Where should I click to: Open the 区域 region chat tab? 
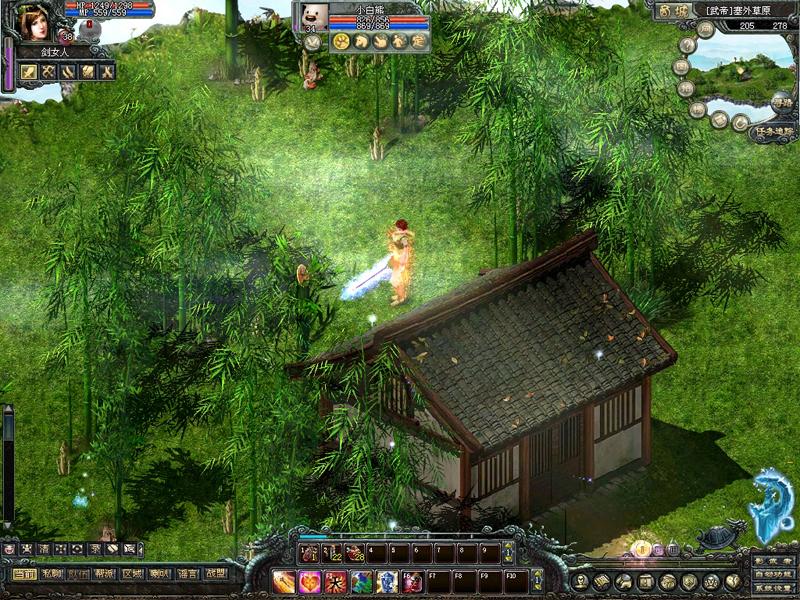point(132,575)
